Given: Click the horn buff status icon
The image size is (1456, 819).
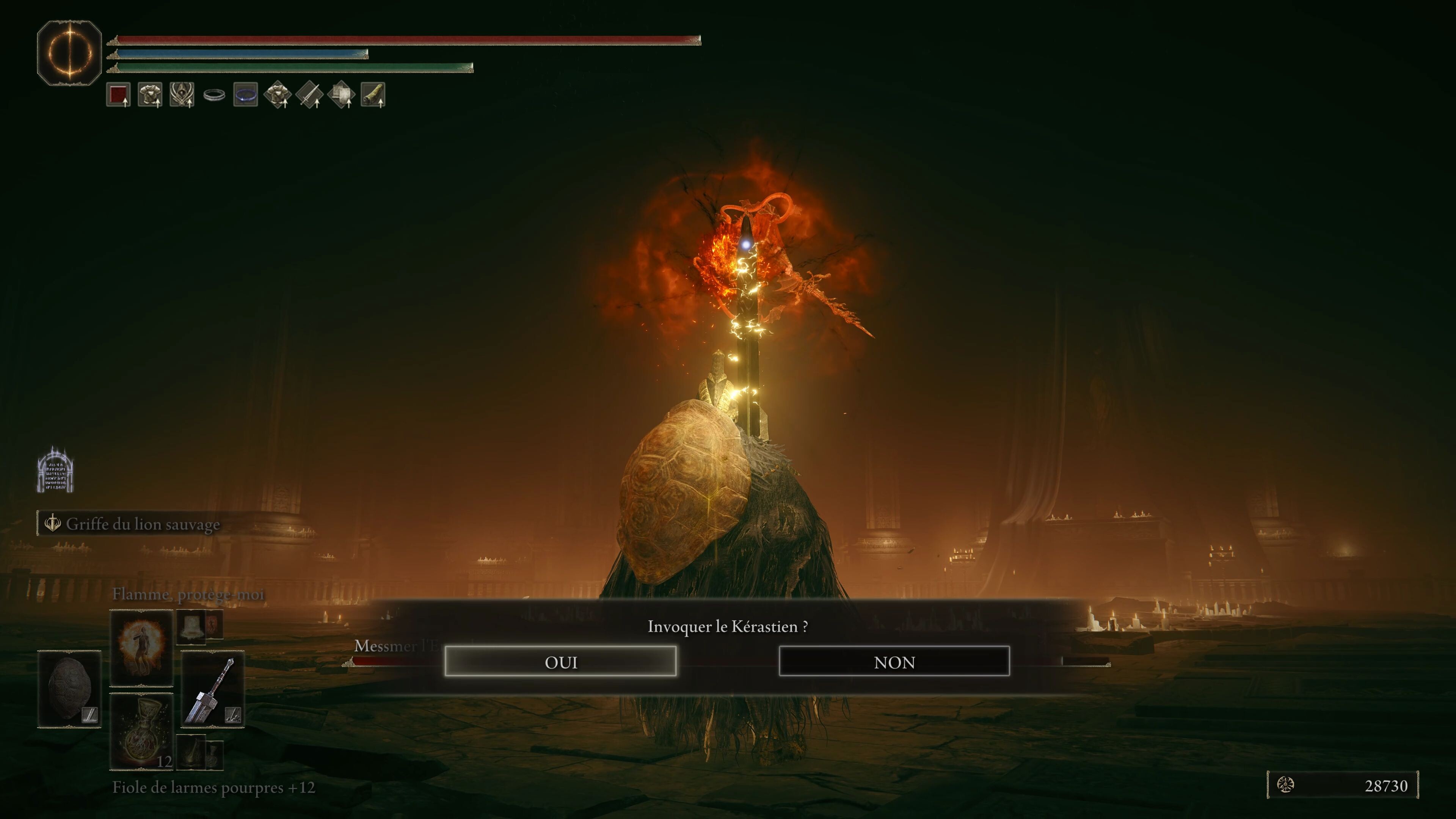Looking at the screenshot, I should 373,94.
